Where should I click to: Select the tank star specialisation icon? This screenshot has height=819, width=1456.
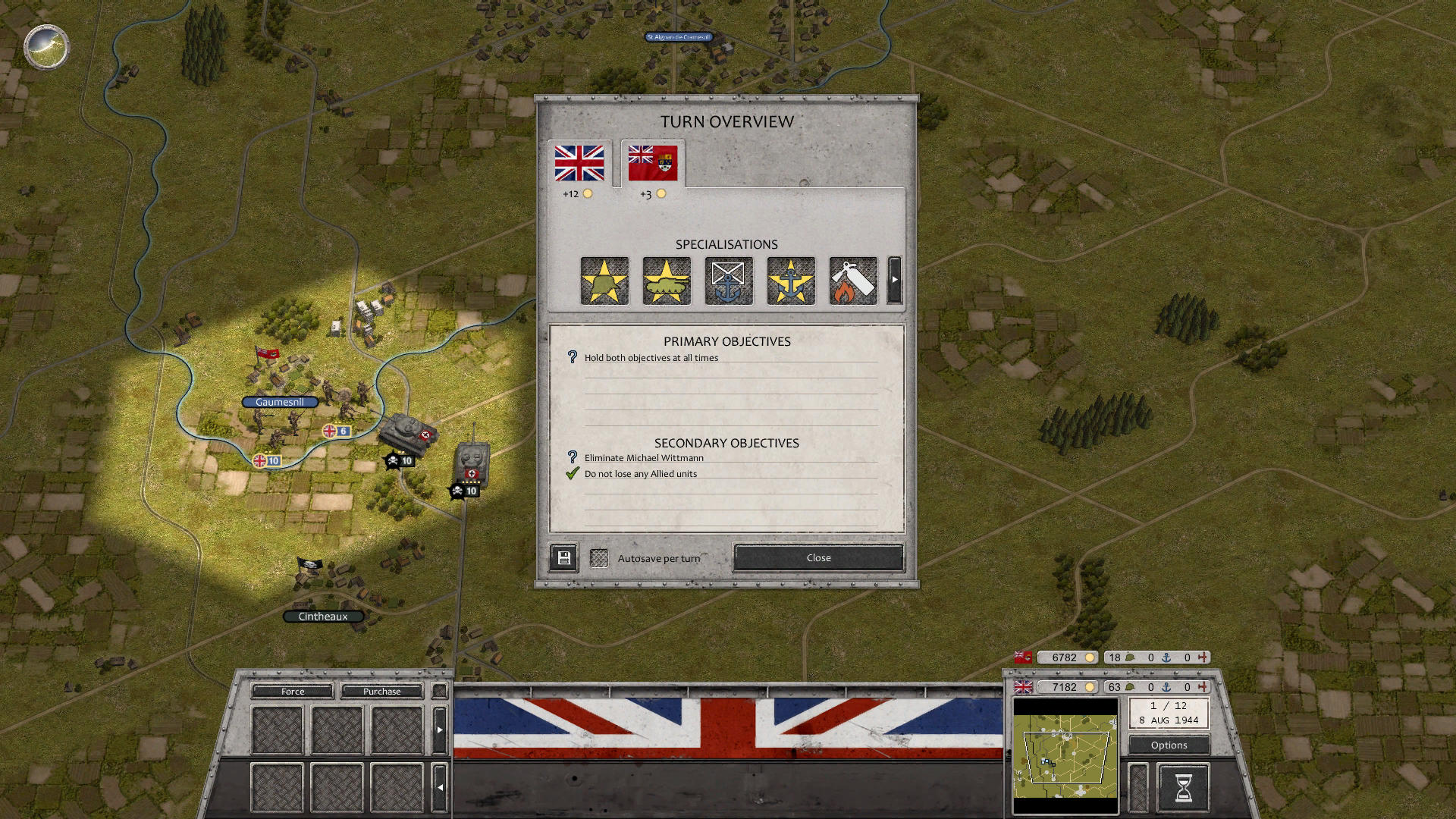click(x=667, y=281)
